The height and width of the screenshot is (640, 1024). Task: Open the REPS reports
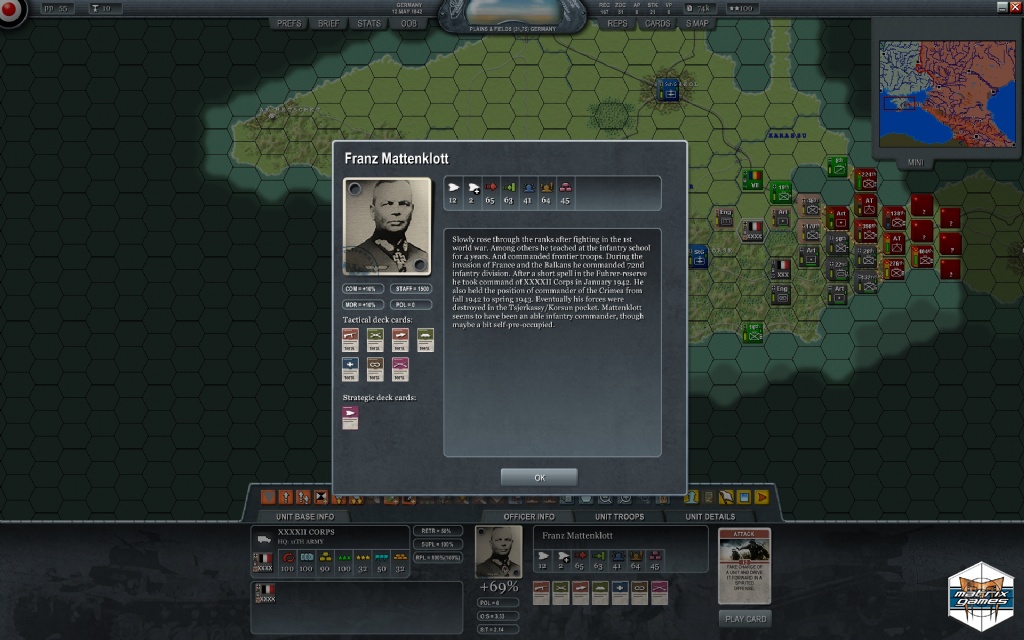(x=617, y=23)
